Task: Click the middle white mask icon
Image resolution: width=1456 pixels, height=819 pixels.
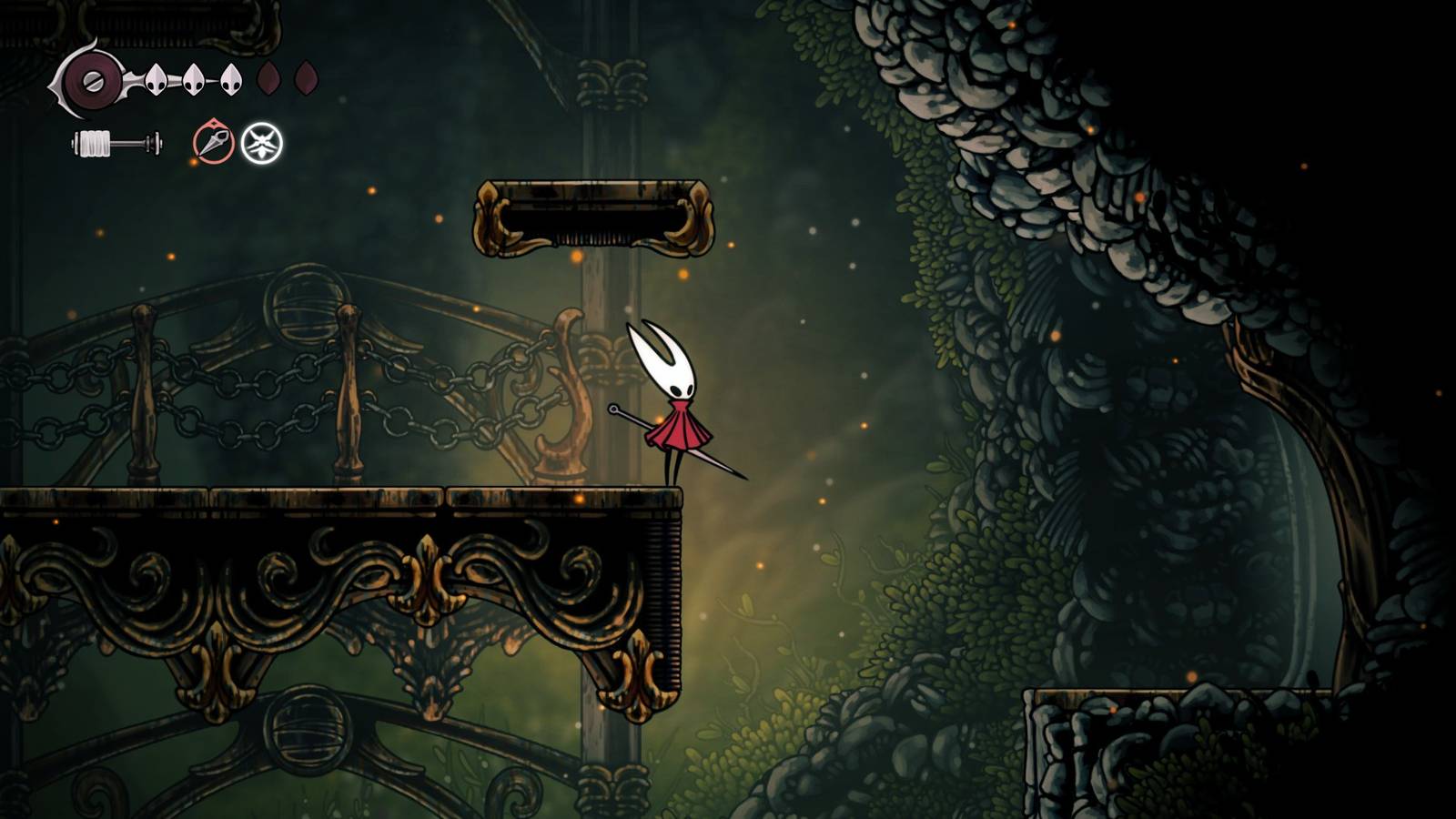Action: tap(194, 82)
